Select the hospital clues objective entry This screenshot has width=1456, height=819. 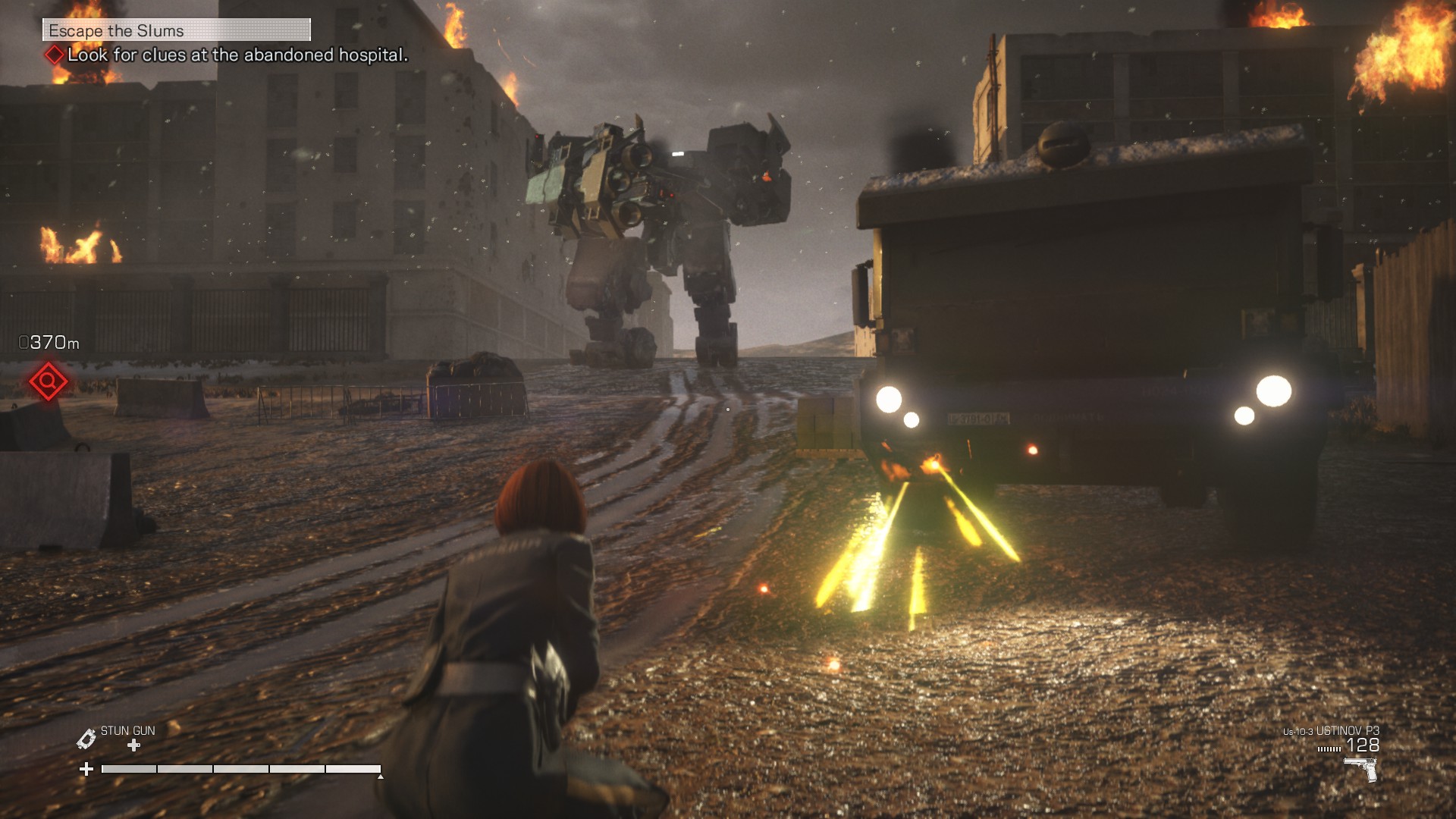[x=237, y=55]
